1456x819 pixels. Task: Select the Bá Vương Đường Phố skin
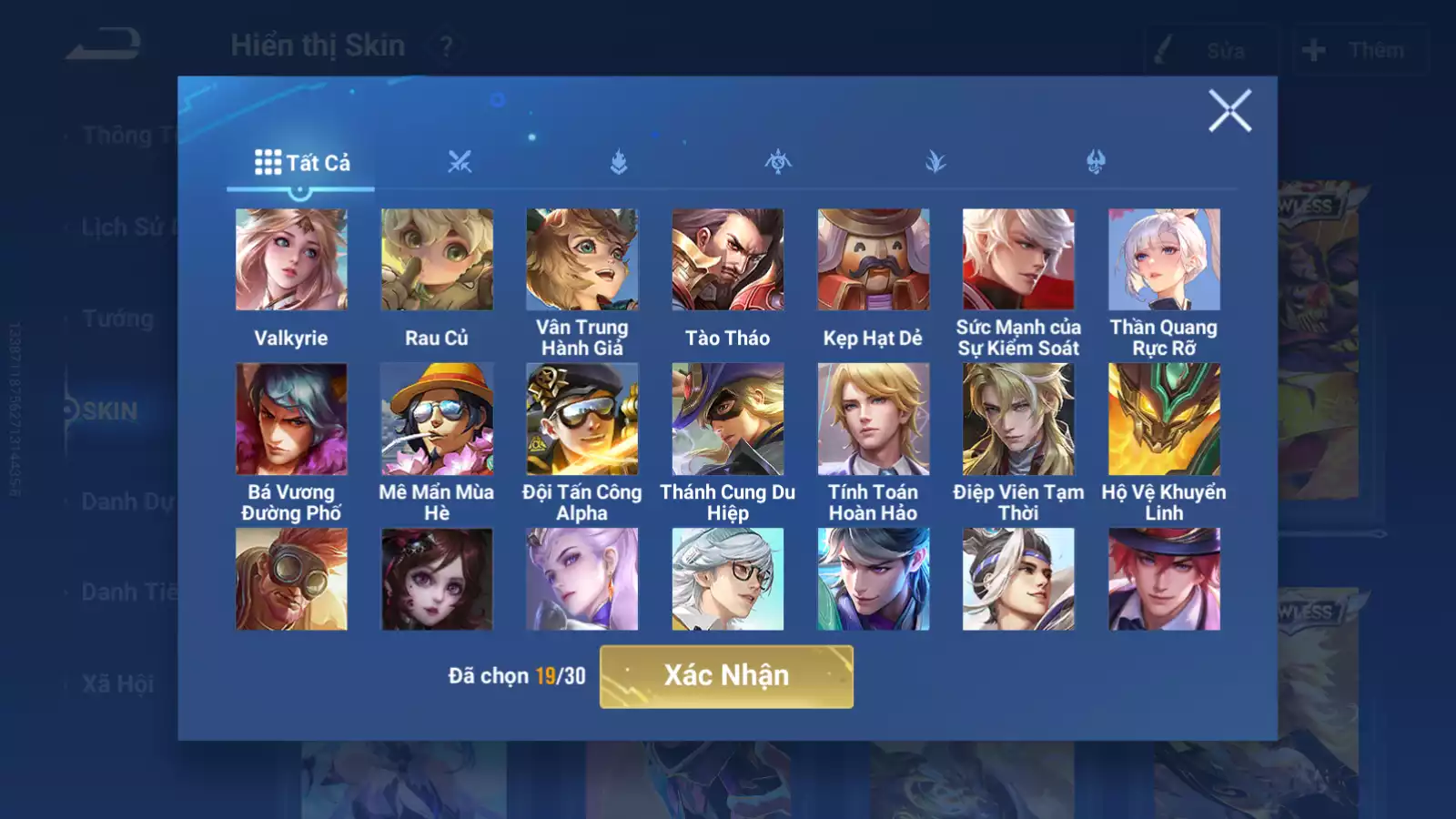pyautogui.click(x=291, y=420)
